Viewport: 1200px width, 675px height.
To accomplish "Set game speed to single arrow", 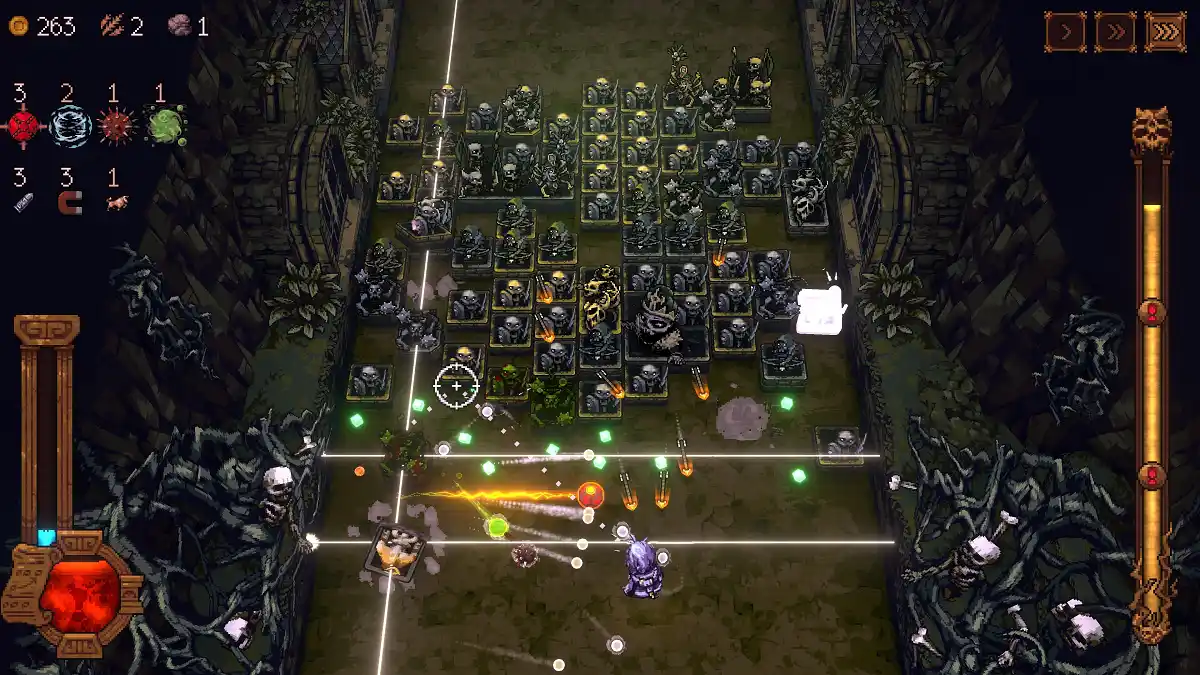I will pyautogui.click(x=1066, y=32).
